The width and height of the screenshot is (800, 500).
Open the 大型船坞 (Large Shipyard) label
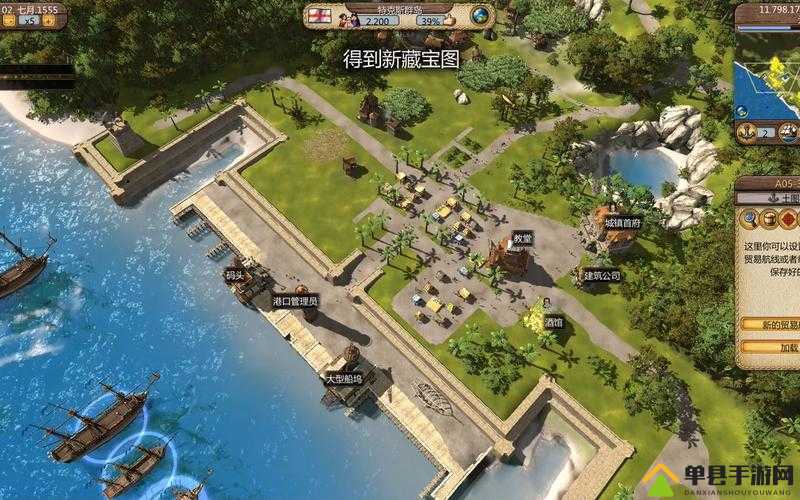[343, 378]
